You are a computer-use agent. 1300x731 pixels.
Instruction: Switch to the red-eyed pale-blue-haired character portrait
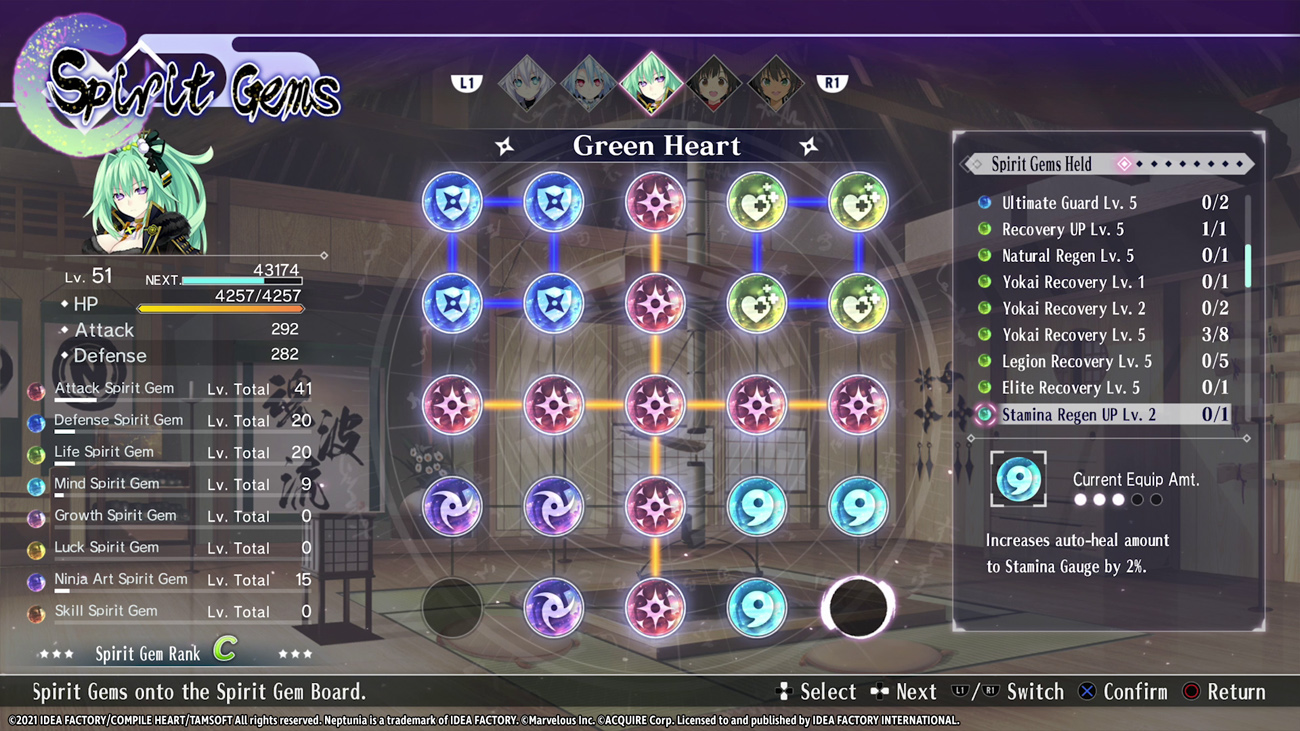tap(588, 83)
